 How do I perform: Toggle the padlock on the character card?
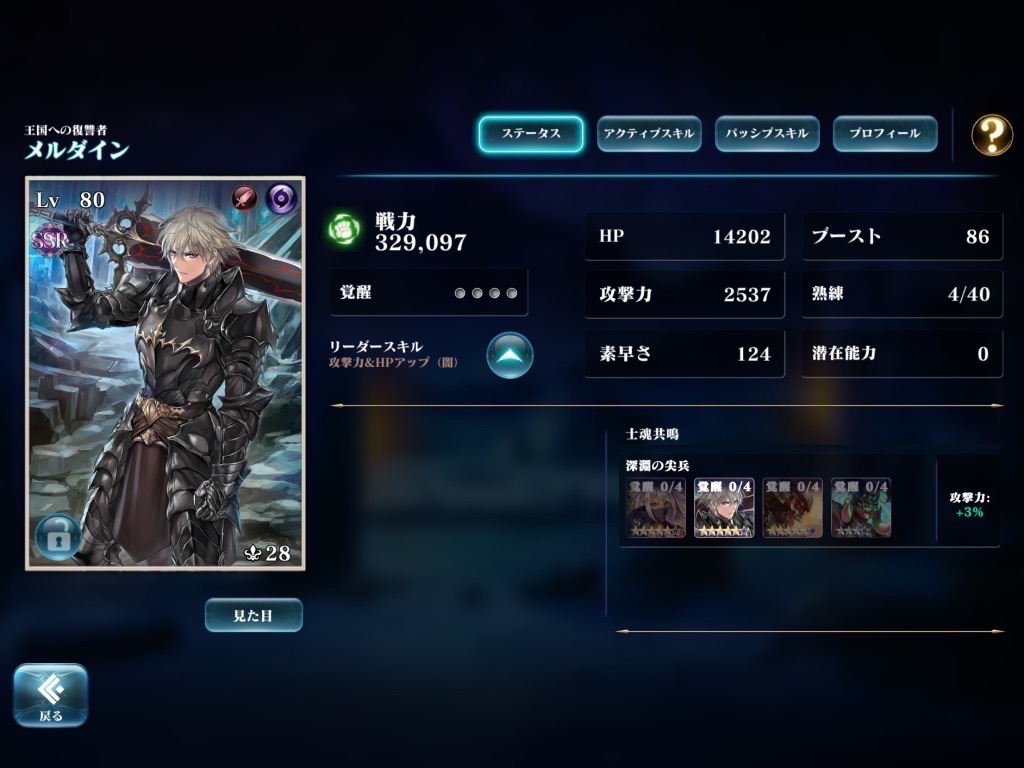[x=58, y=538]
